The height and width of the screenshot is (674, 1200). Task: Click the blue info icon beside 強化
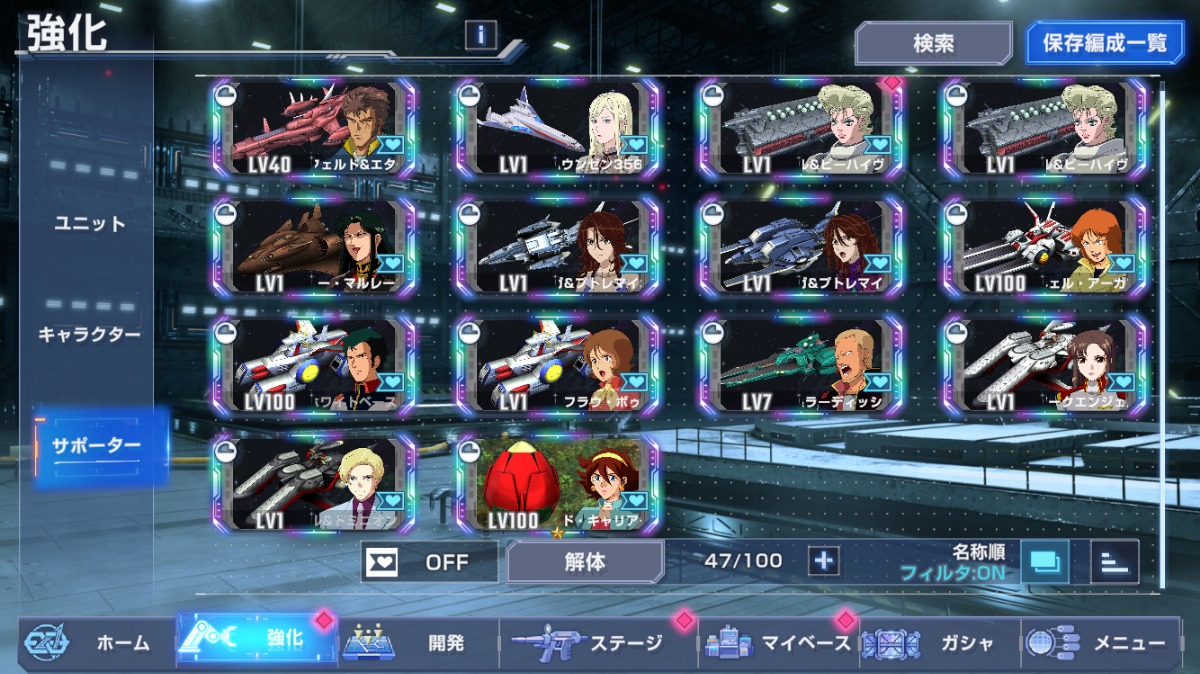click(481, 35)
